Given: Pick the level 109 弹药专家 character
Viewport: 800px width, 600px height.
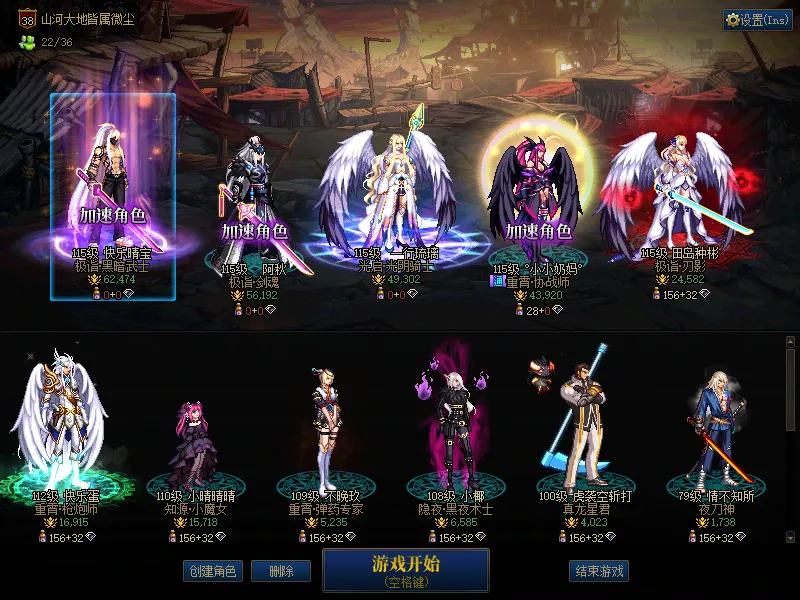Looking at the screenshot, I should (325, 430).
